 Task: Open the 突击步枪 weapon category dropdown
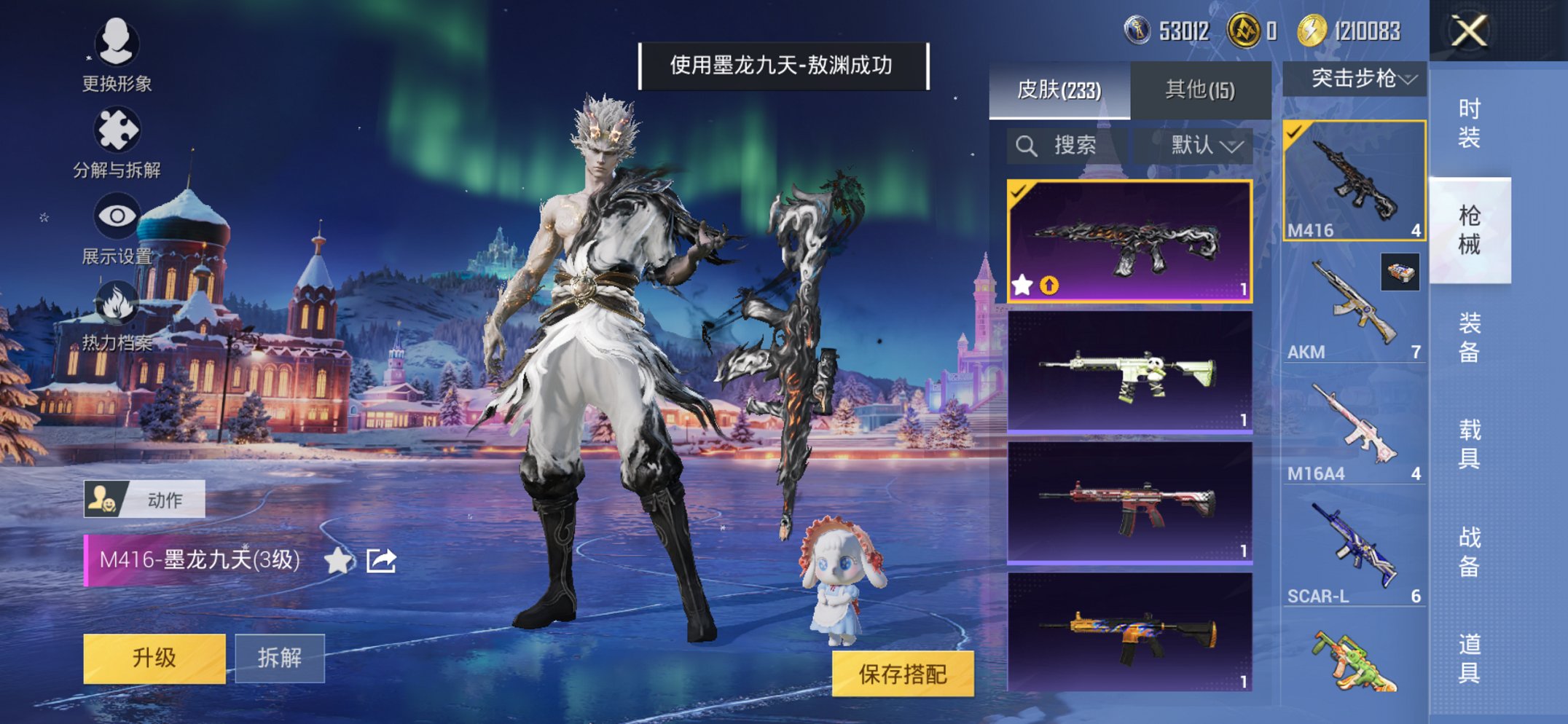pyautogui.click(x=1355, y=79)
